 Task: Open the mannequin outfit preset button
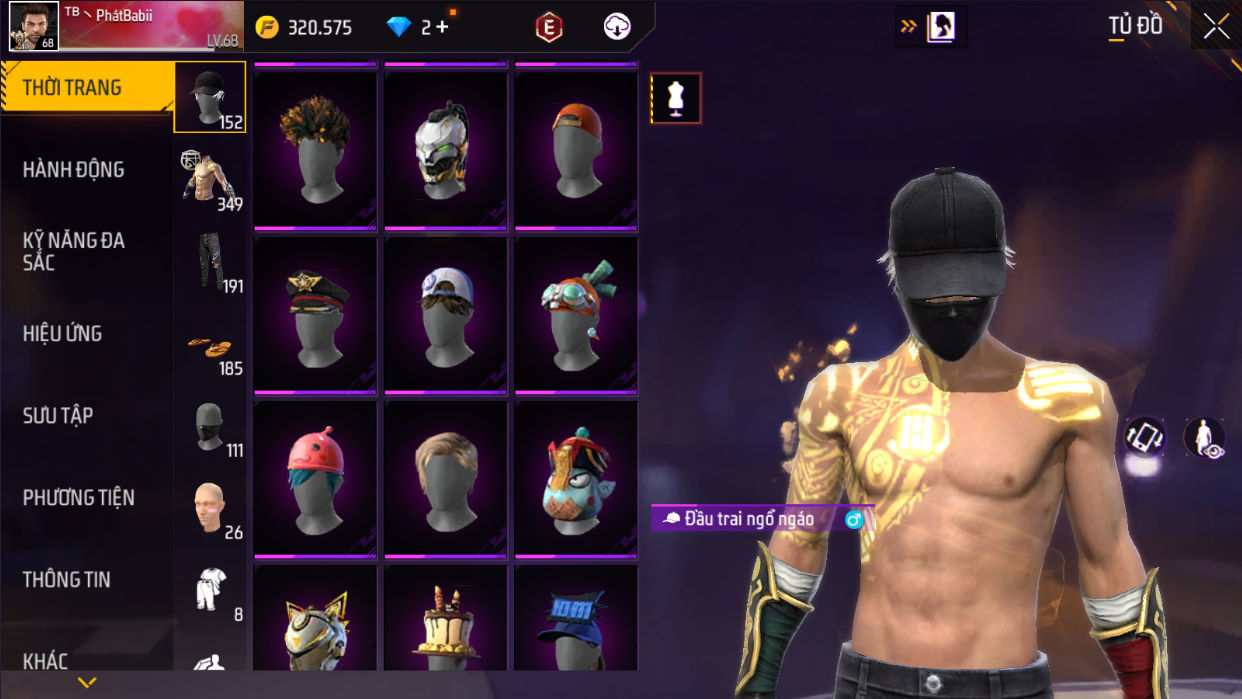click(x=676, y=98)
